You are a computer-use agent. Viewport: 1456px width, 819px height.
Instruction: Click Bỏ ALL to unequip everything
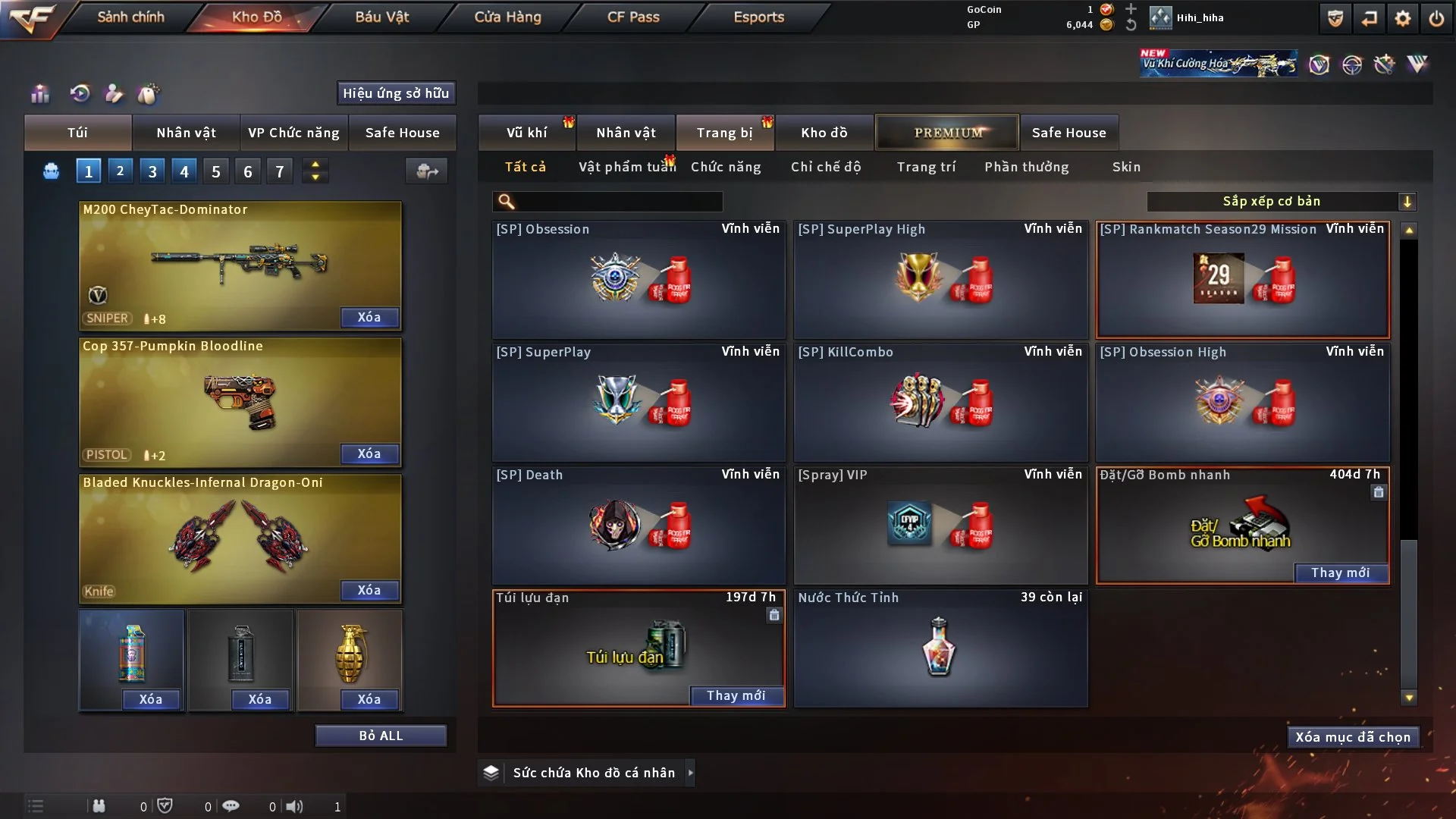point(381,736)
